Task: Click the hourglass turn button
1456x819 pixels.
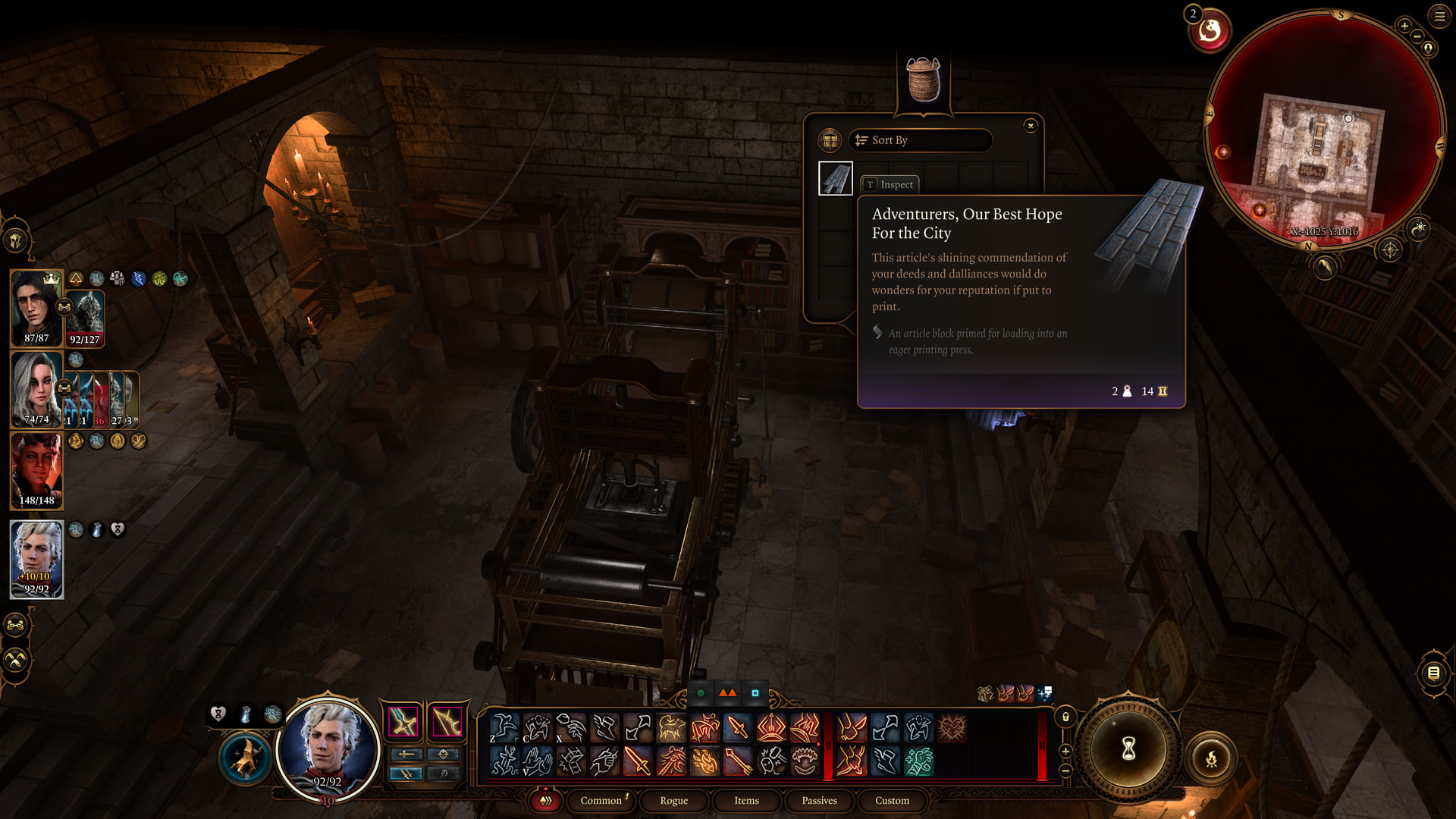Action: 1128,749
